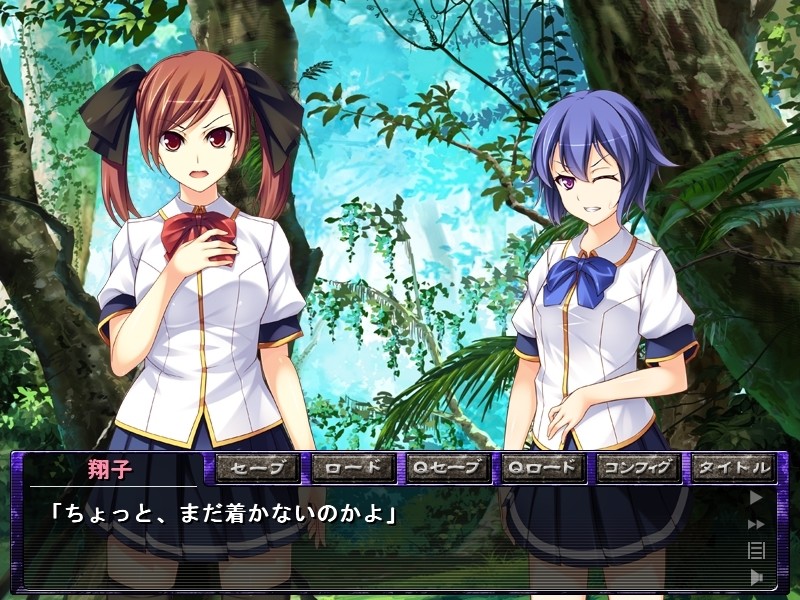800x600 pixels.
Task: Open the backlog lines icon
Action: (756, 549)
